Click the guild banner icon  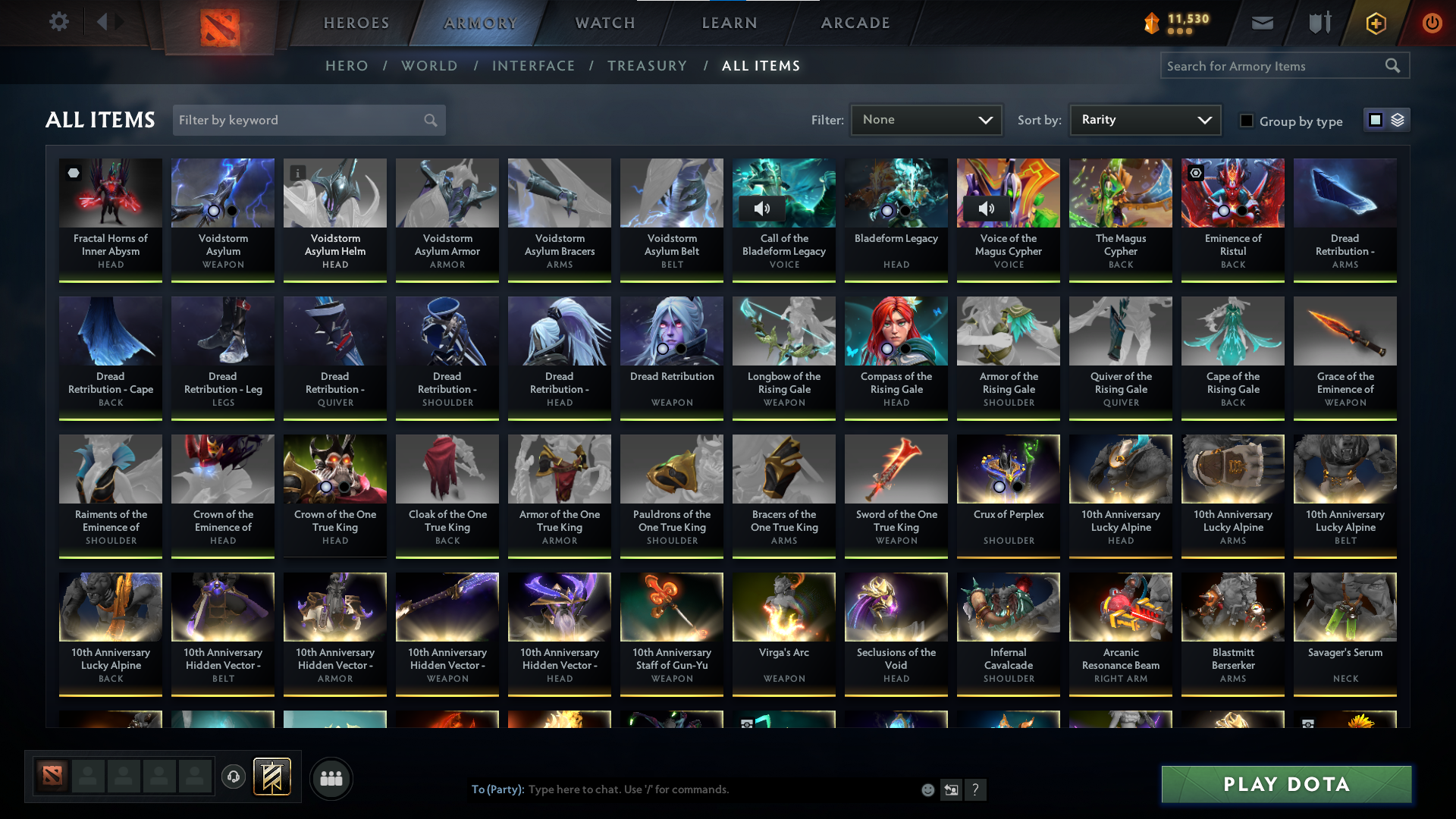pyautogui.click(x=270, y=777)
